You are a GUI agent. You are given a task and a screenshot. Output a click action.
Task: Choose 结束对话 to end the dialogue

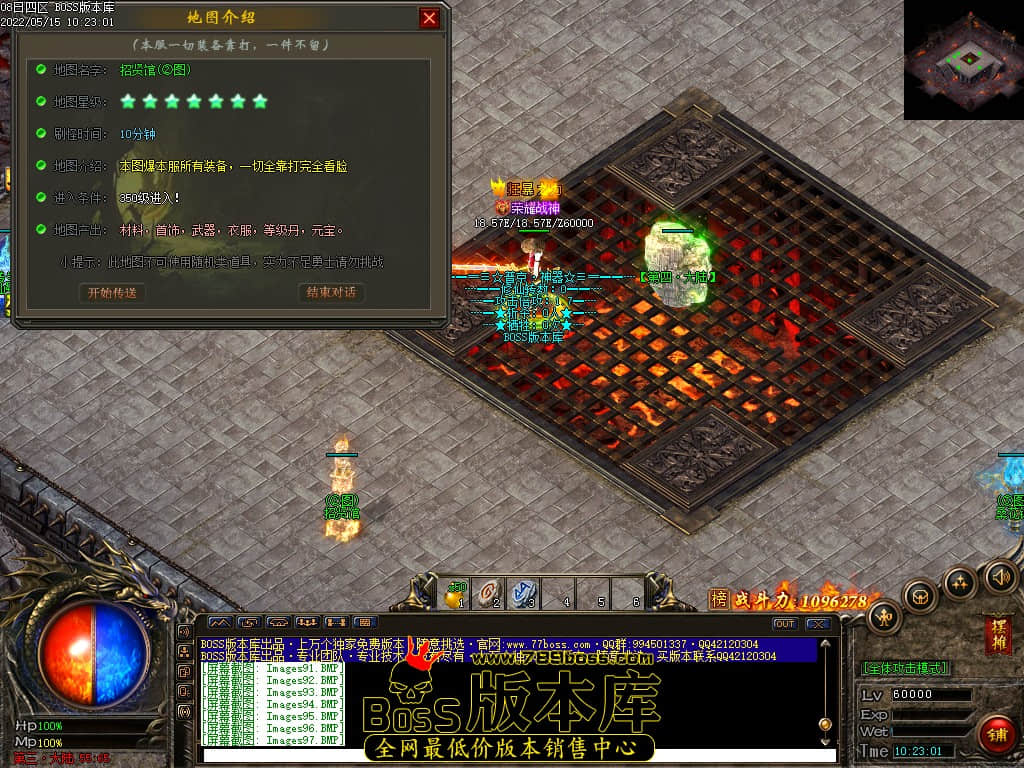(331, 293)
